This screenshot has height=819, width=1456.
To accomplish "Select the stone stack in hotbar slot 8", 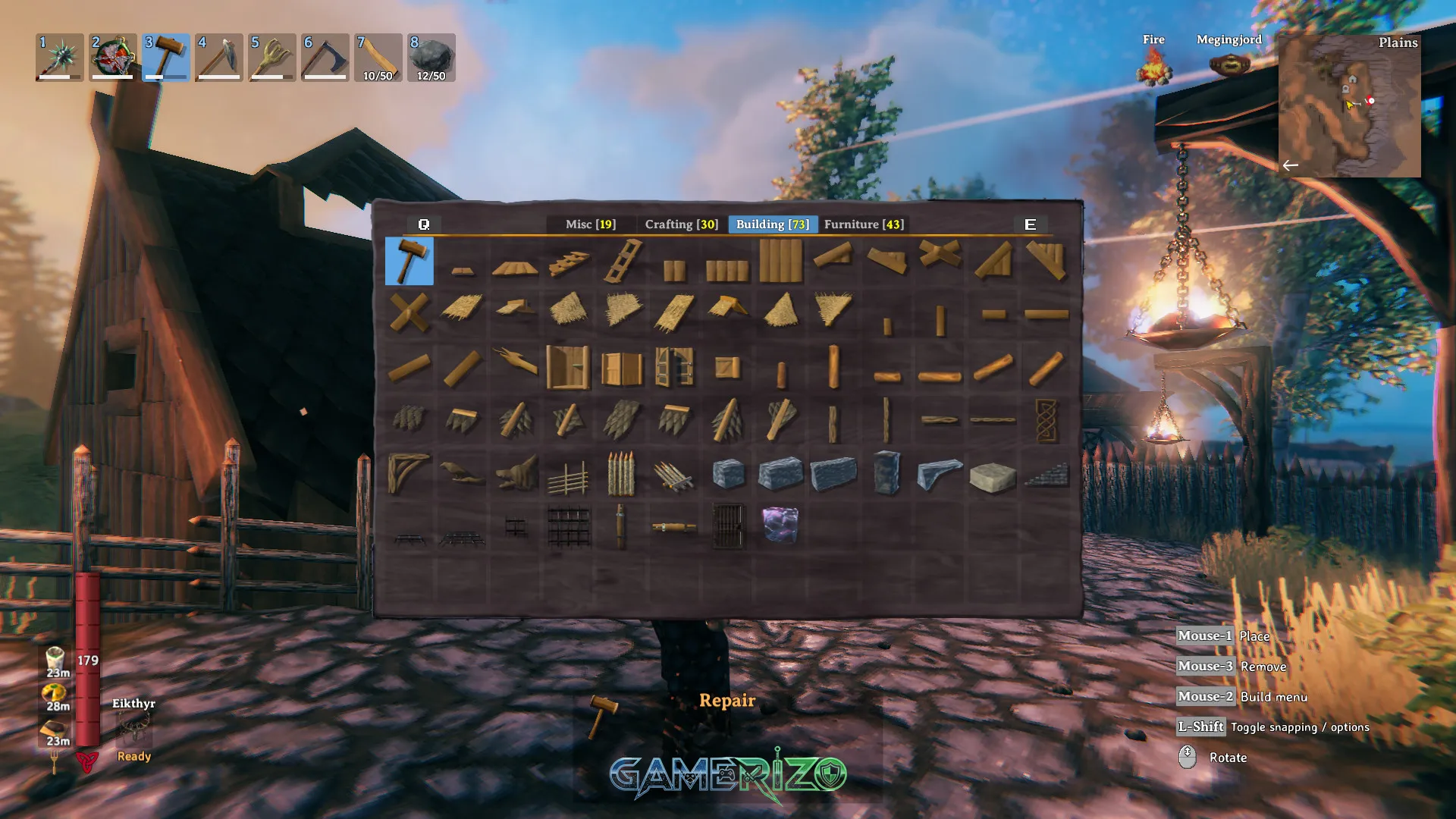I will 431,58.
